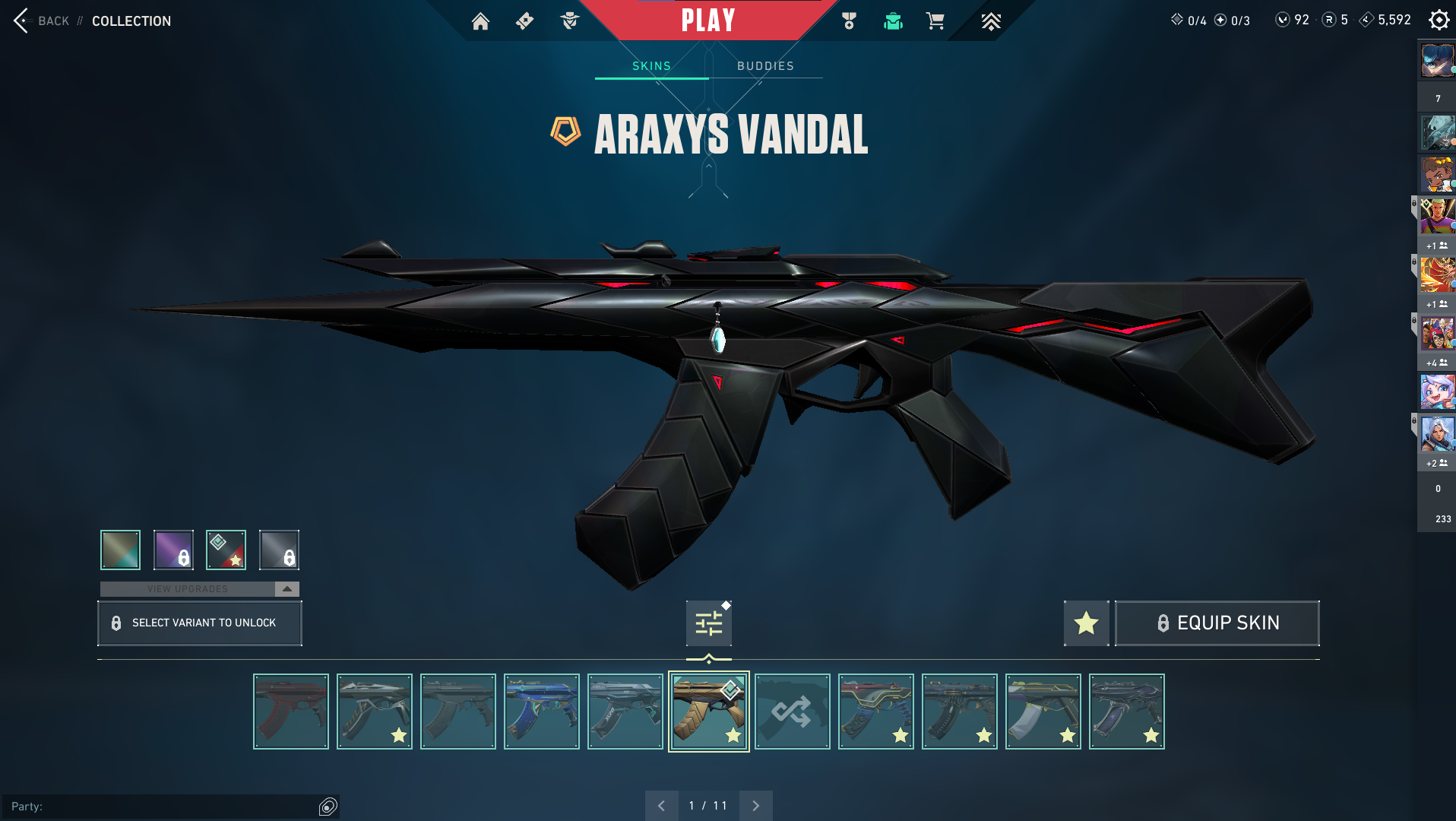This screenshot has height=821, width=1456.
Task: Open the home screen icon
Action: 480,21
